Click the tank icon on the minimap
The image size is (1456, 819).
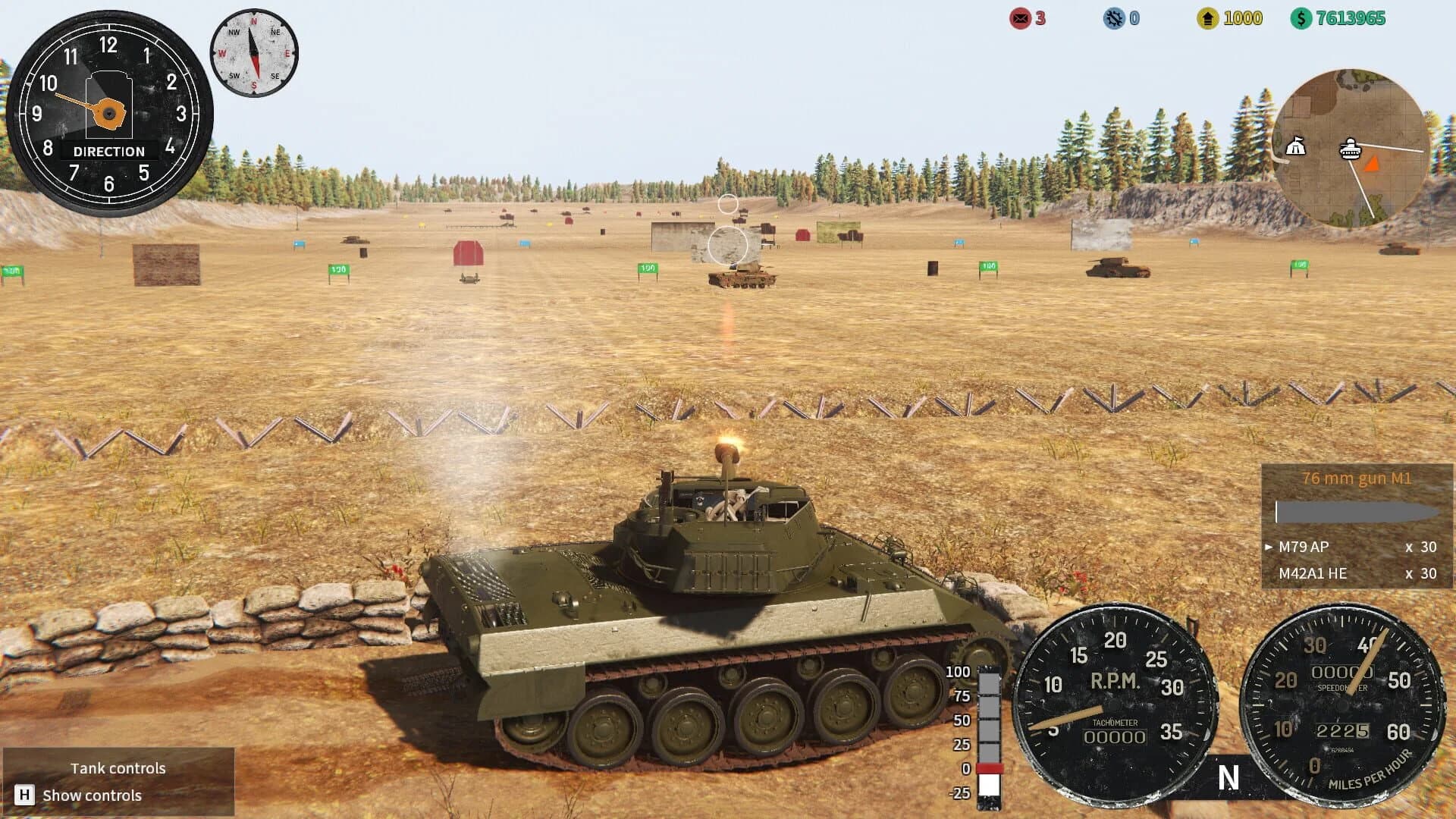point(1351,150)
